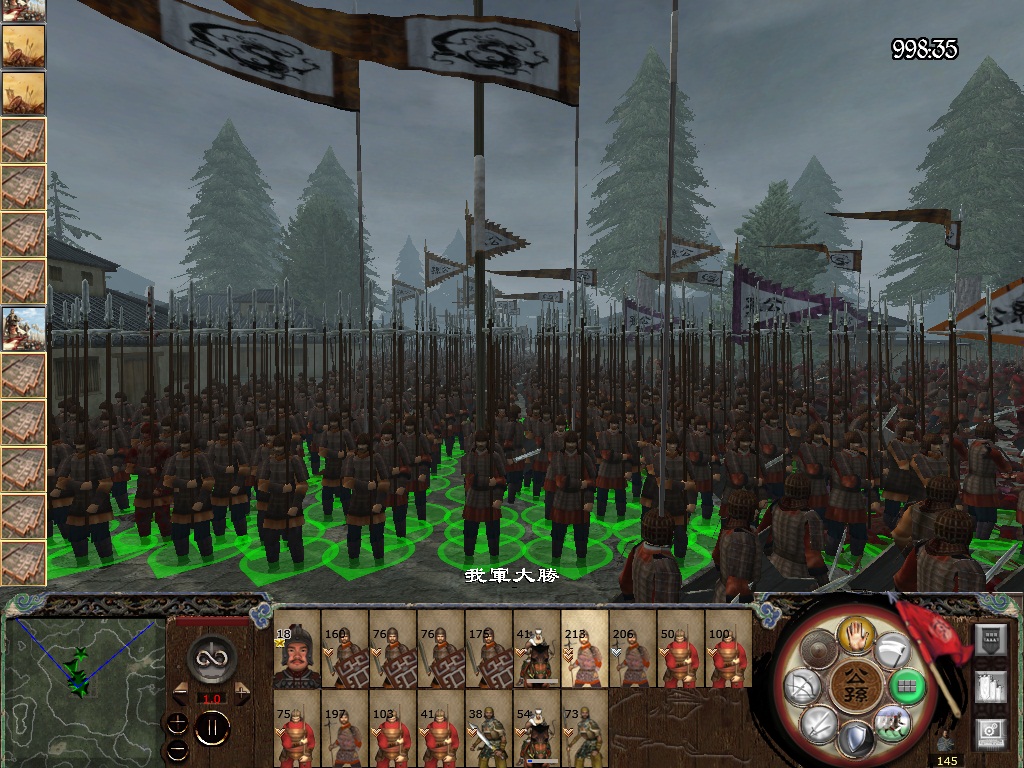1024x768 pixels.
Task: Click the infinity symbol button
Action: coord(212,657)
